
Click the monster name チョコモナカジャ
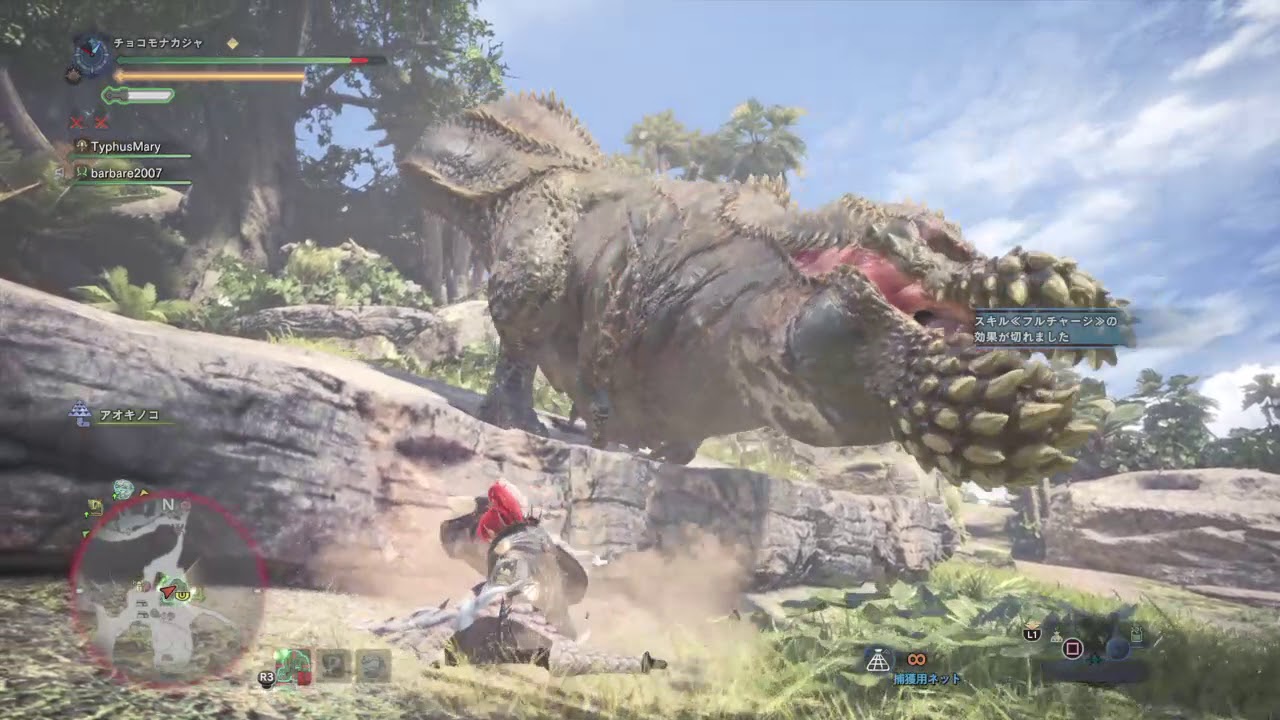(158, 43)
